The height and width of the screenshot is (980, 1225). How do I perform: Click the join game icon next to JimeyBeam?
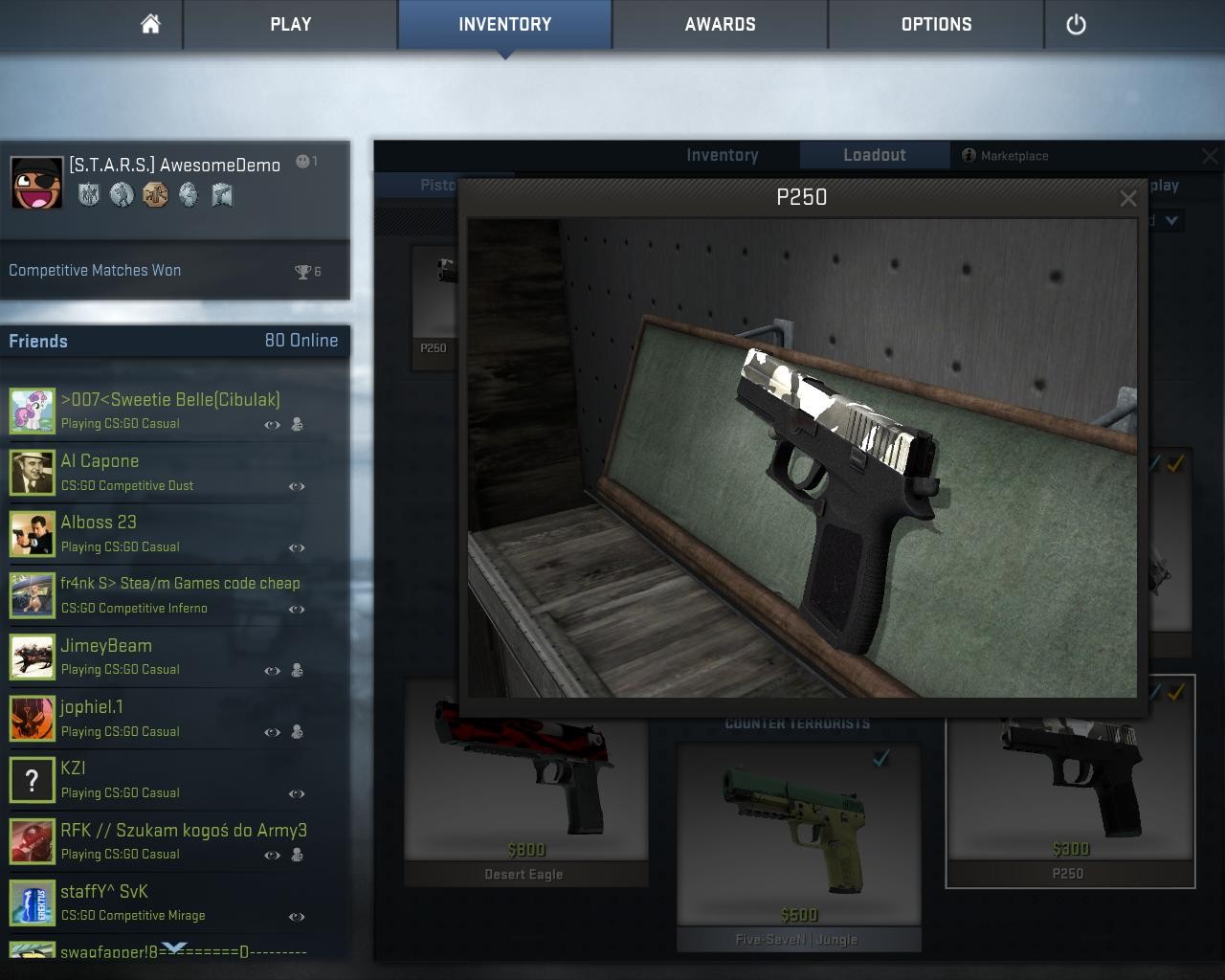click(299, 671)
